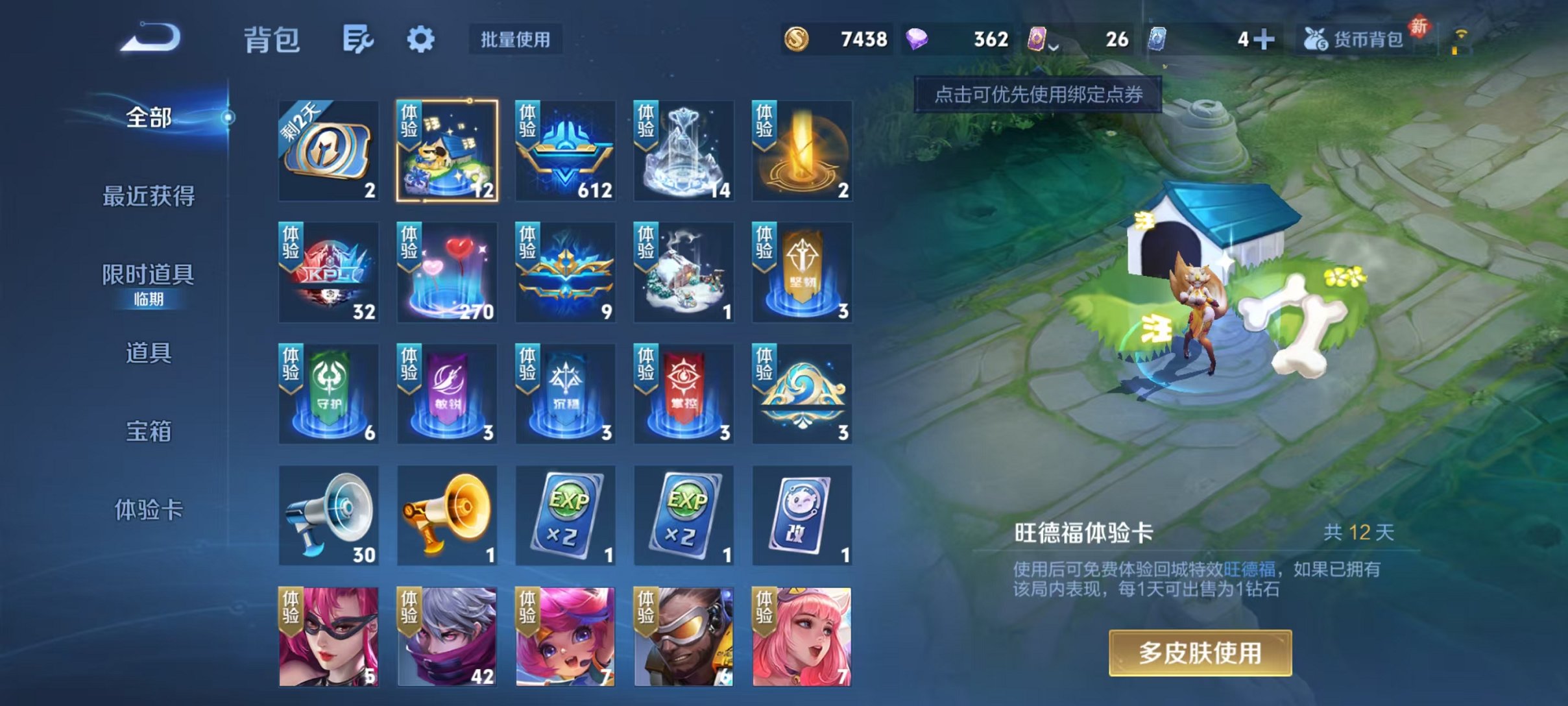Click the 批量使用 button
The width and height of the screenshot is (1568, 706).
click(516, 40)
